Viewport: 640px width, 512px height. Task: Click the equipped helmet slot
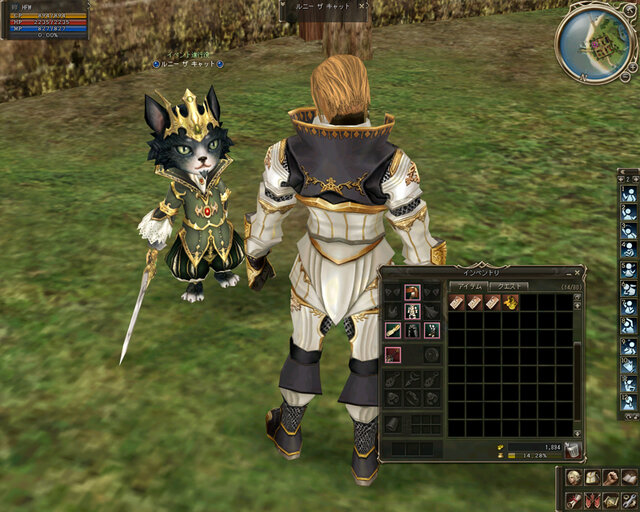pos(412,292)
